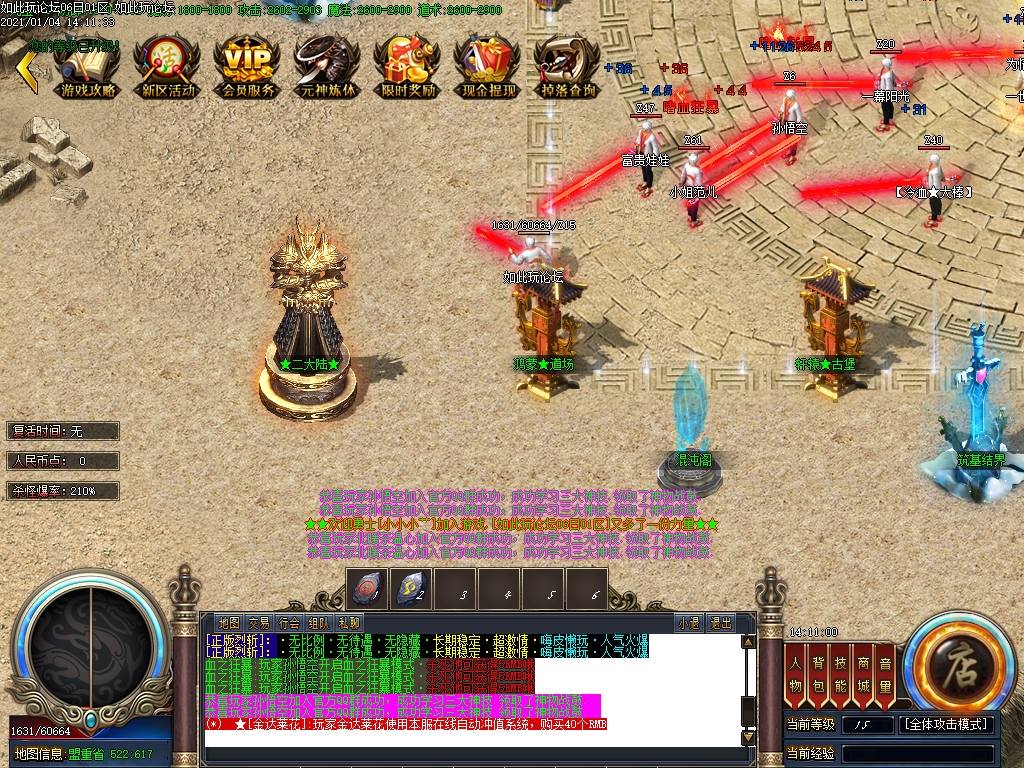Click the 退出 exit game button
This screenshot has height=768, width=1024.
[x=720, y=623]
